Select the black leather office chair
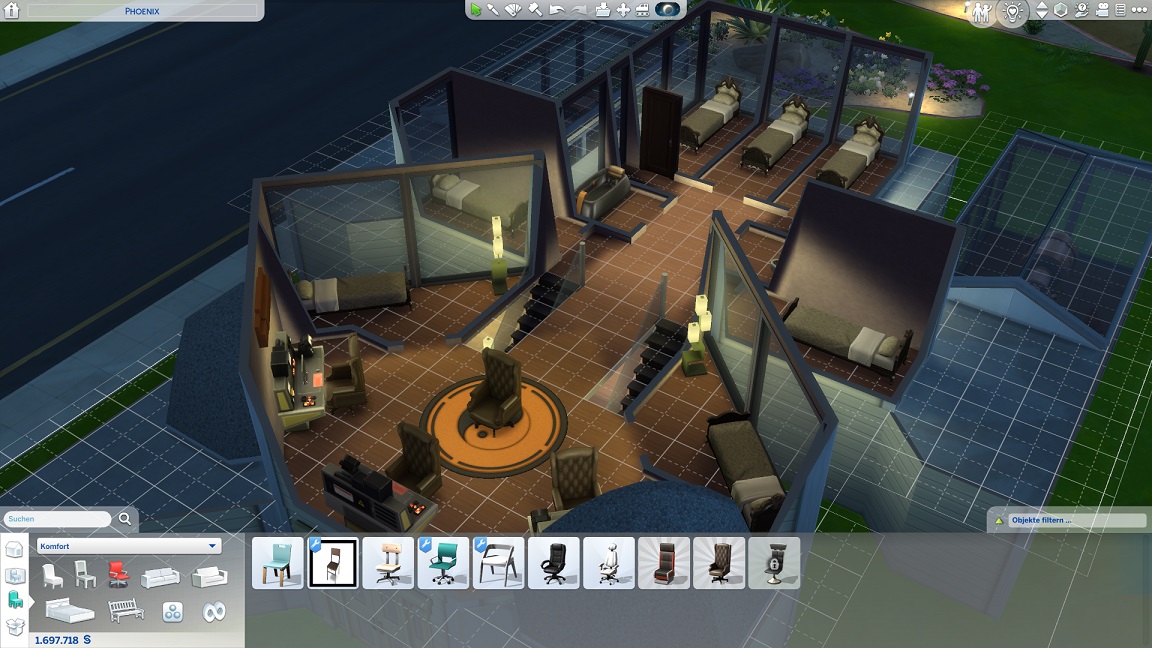Viewport: 1152px width, 648px height. 553,563
